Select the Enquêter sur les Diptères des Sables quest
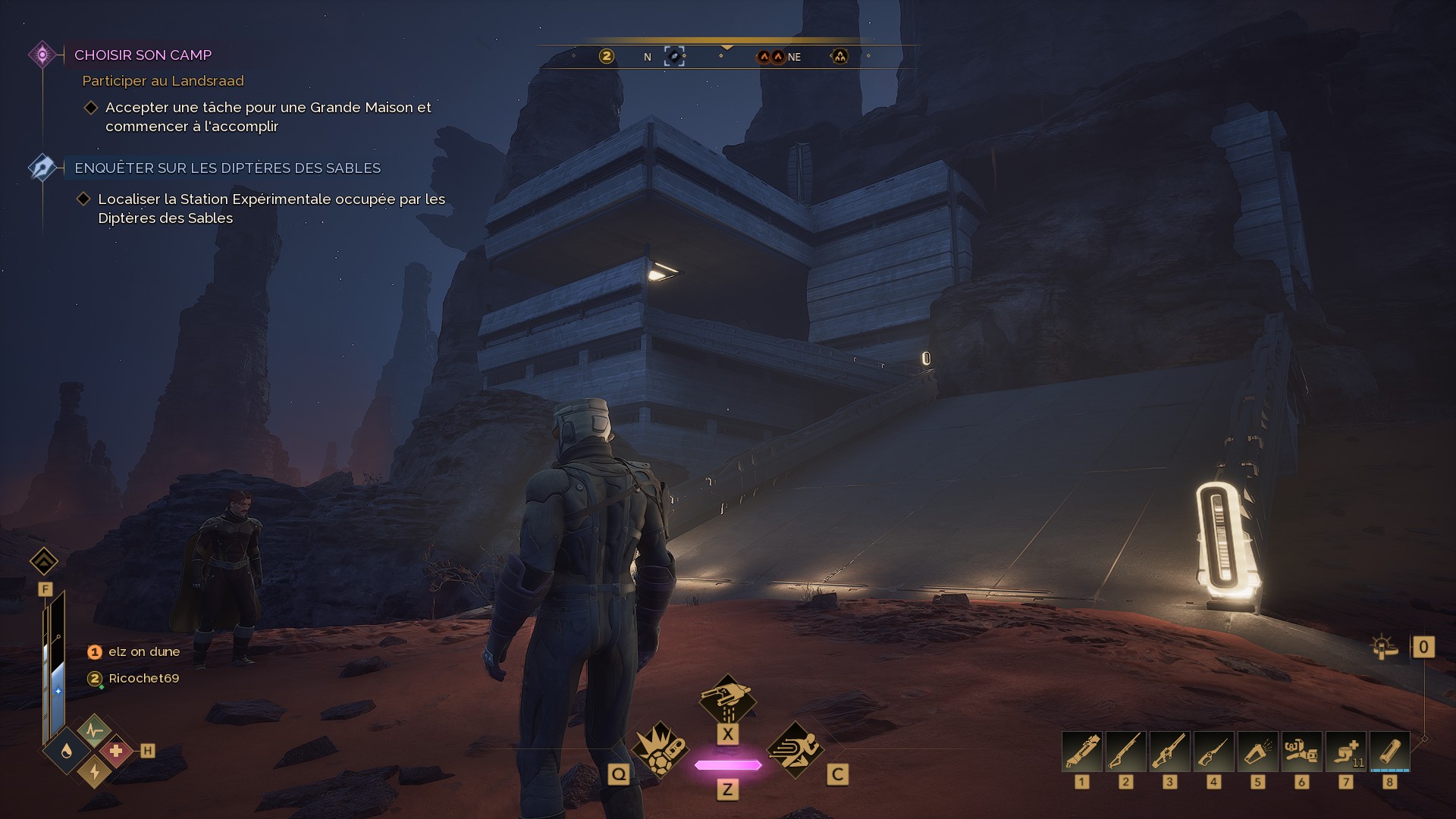Screen dimensions: 1456x819 [227, 168]
